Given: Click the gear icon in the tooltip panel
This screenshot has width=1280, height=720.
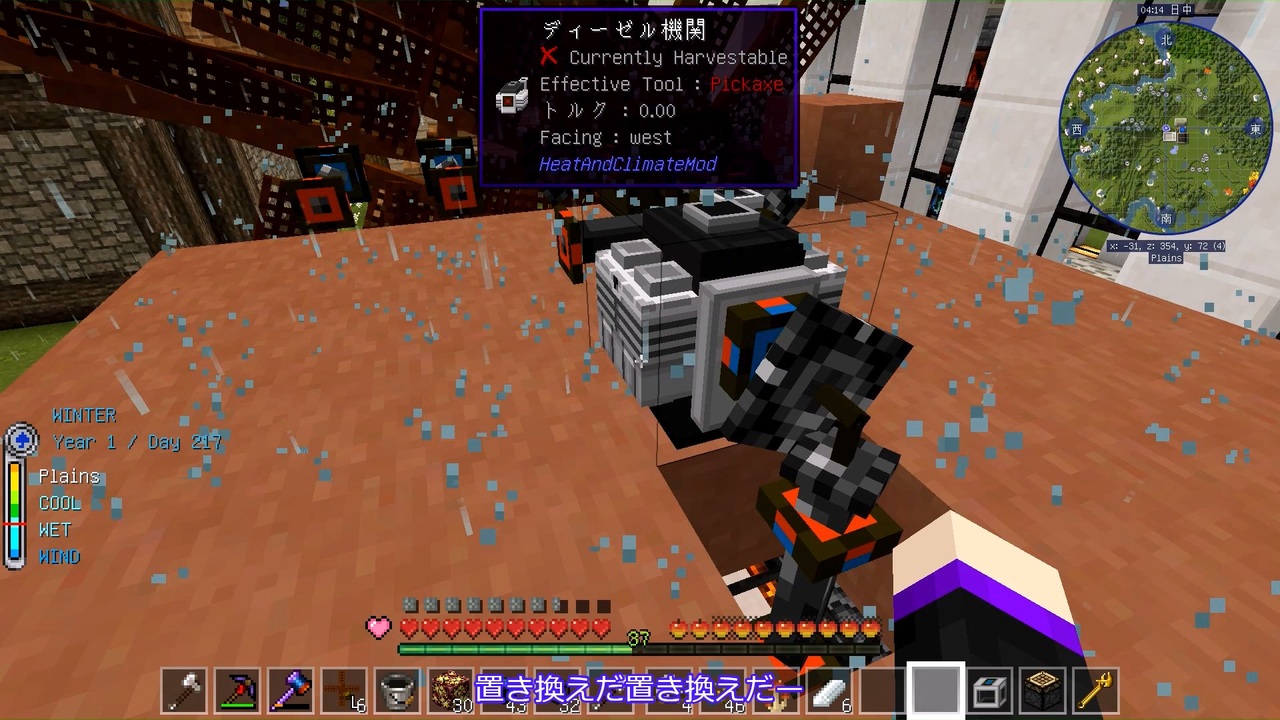Looking at the screenshot, I should point(512,97).
